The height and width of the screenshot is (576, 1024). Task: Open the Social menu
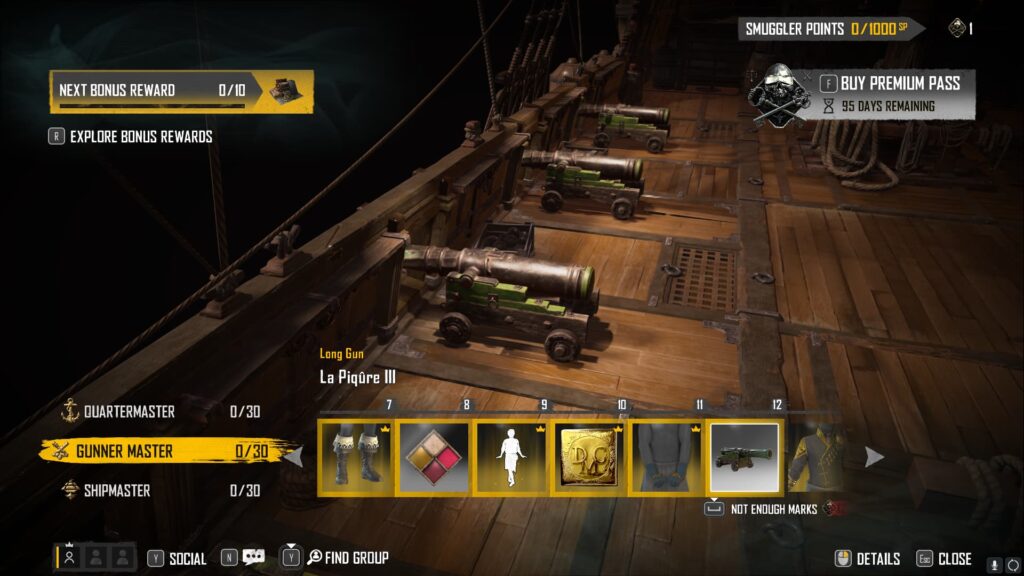point(177,558)
